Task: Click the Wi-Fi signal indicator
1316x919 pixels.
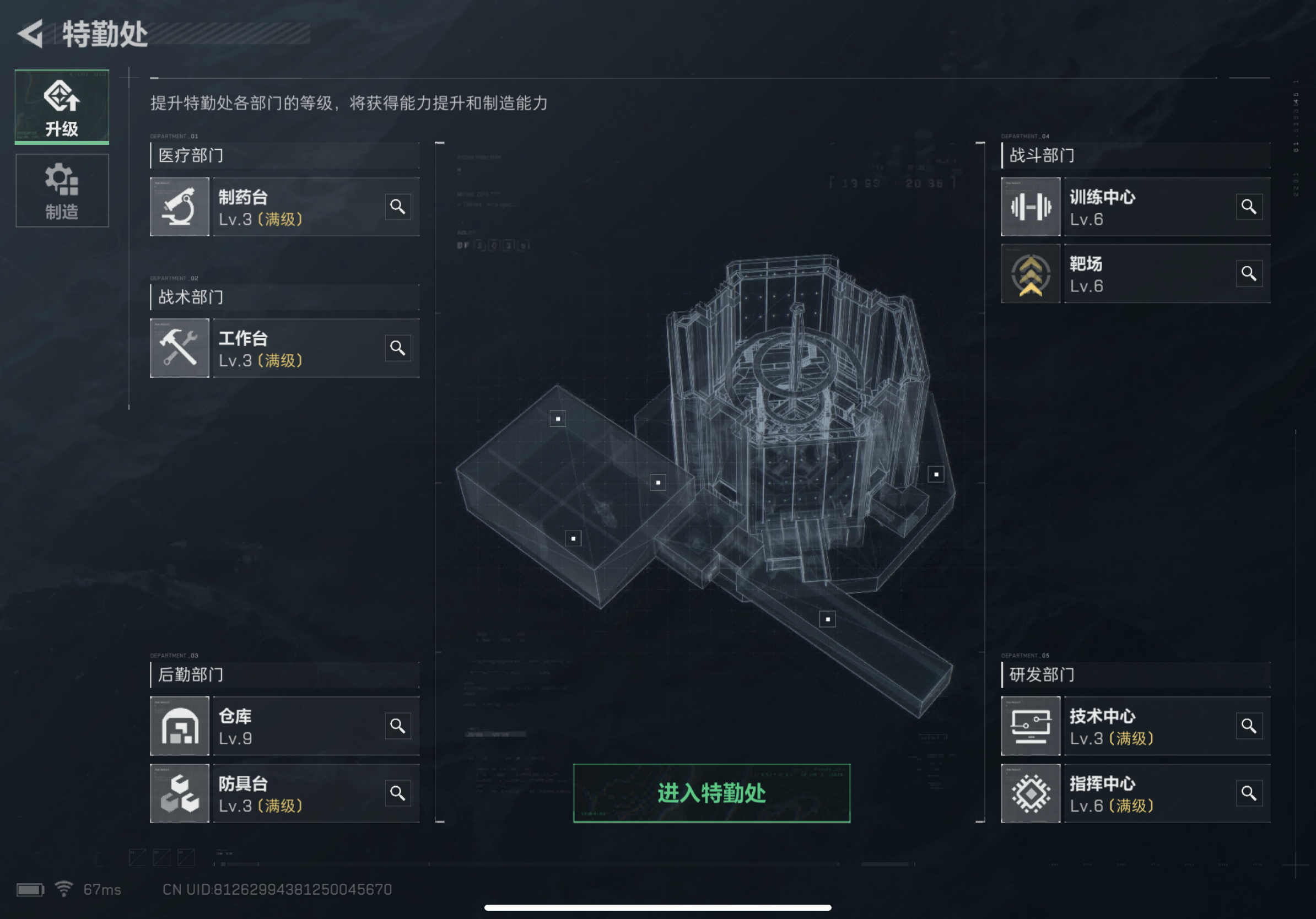Action: (x=63, y=889)
